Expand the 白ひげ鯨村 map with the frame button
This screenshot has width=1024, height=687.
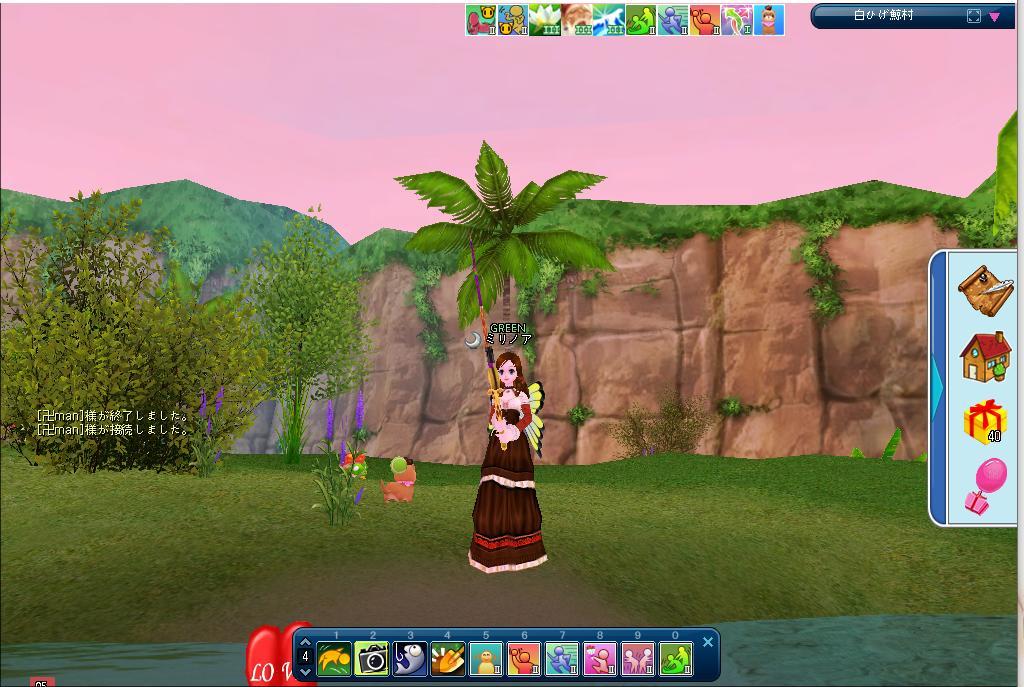pos(974,16)
